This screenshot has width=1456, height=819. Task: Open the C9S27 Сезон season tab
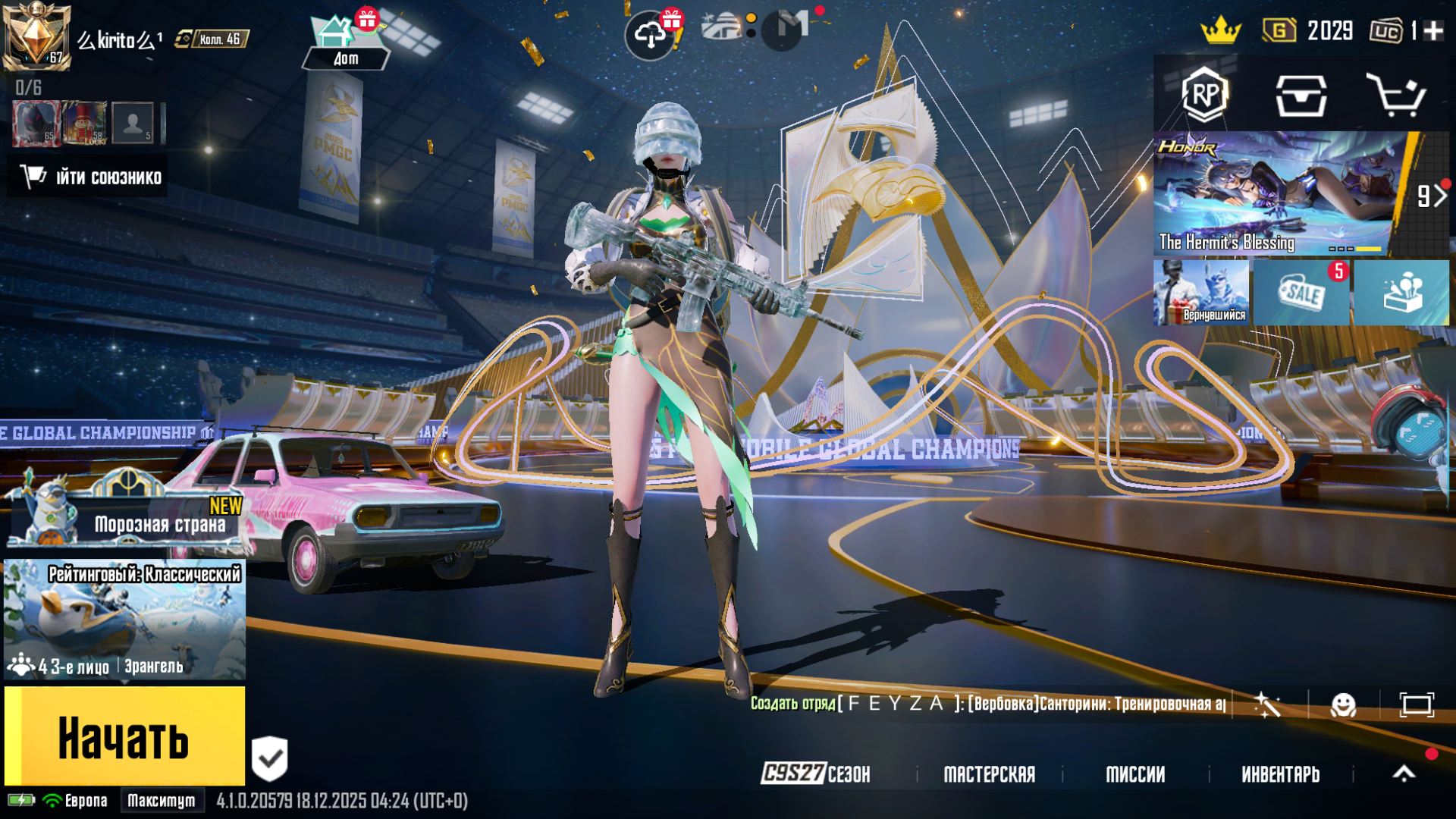point(816,774)
